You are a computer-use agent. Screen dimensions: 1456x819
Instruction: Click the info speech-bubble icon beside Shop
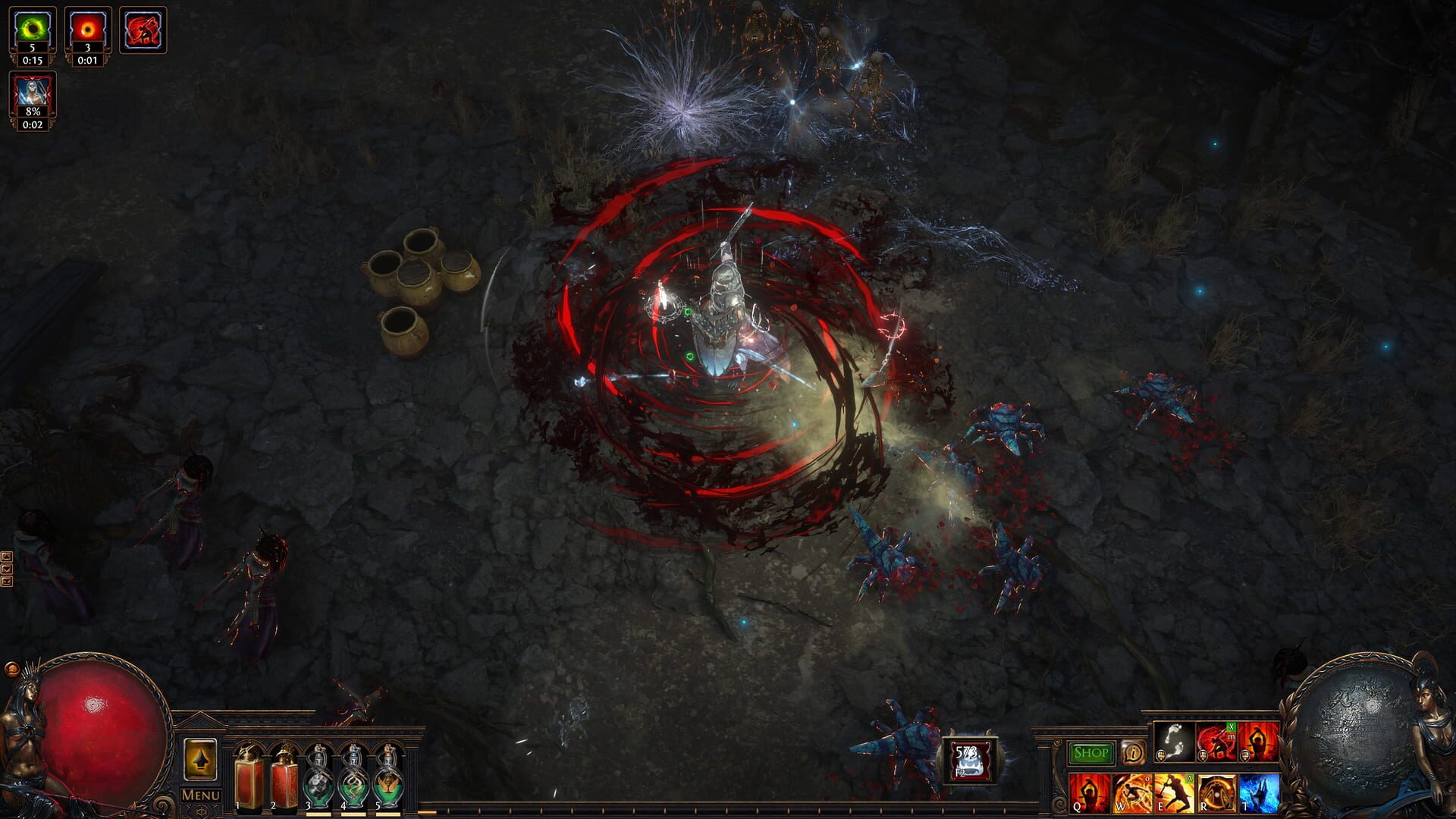1134,753
